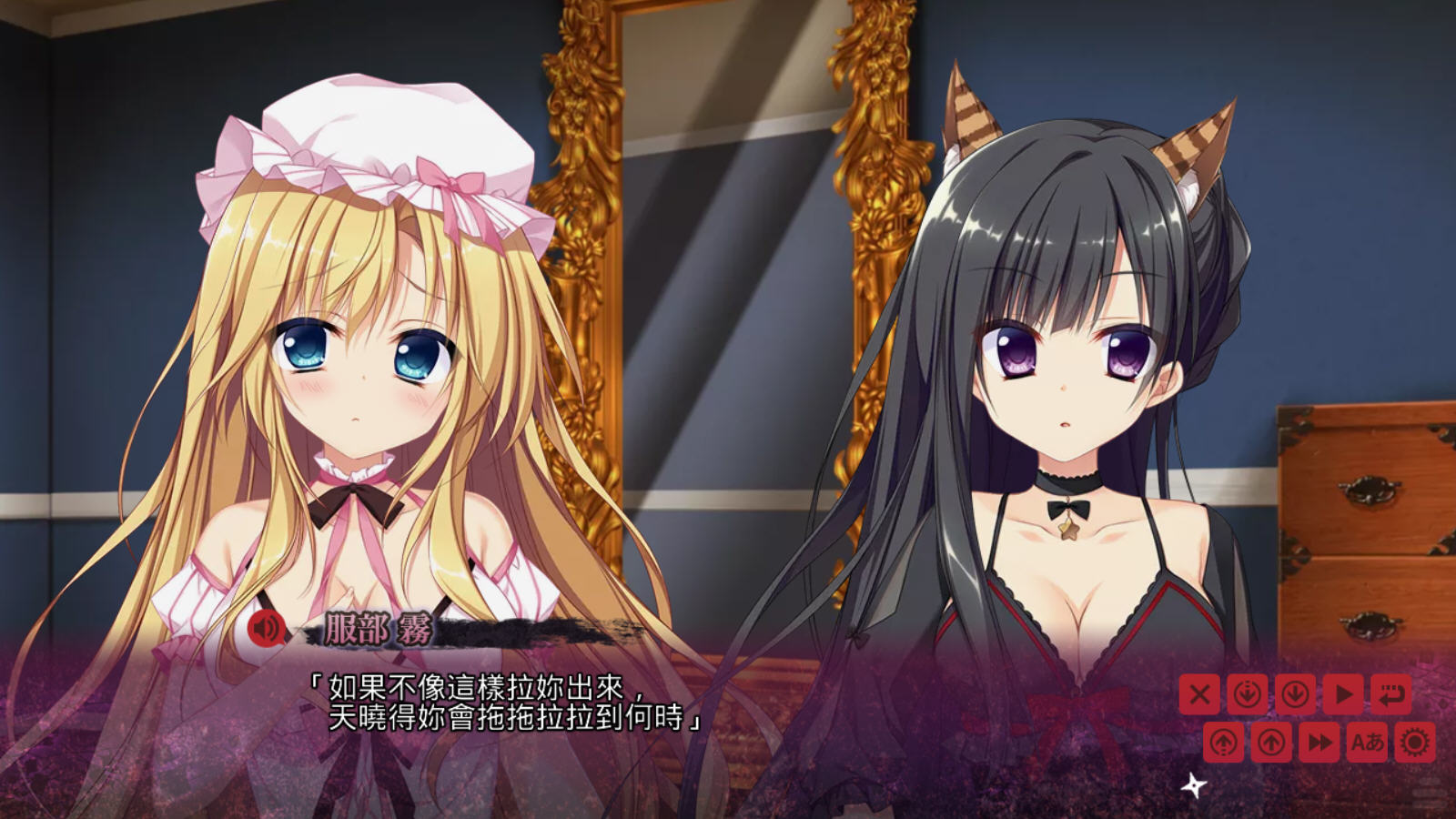Quick save using the dotted down-arrow icon
Screen dimensions: 1456x819
coord(1247,693)
